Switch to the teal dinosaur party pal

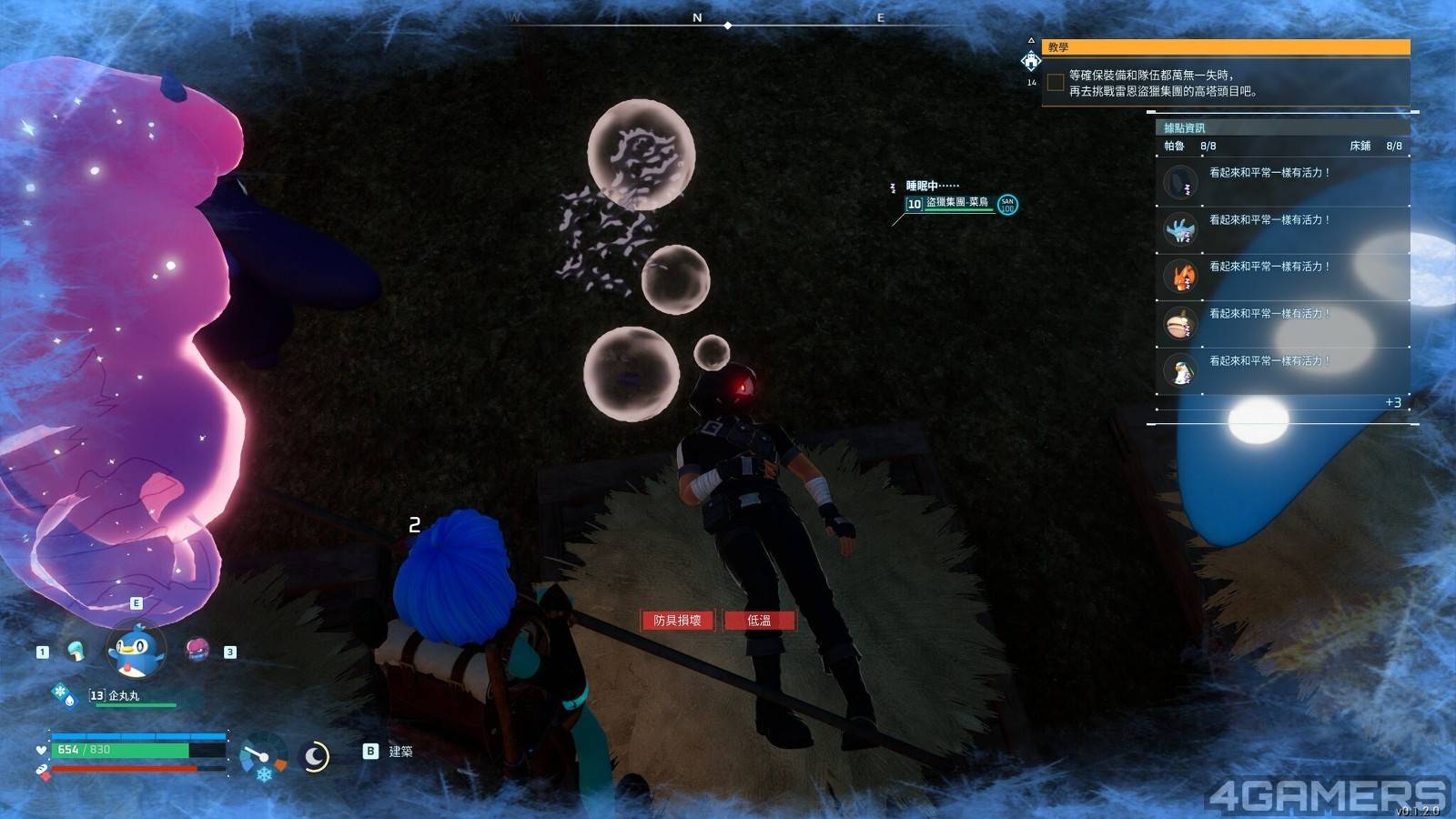(x=76, y=650)
